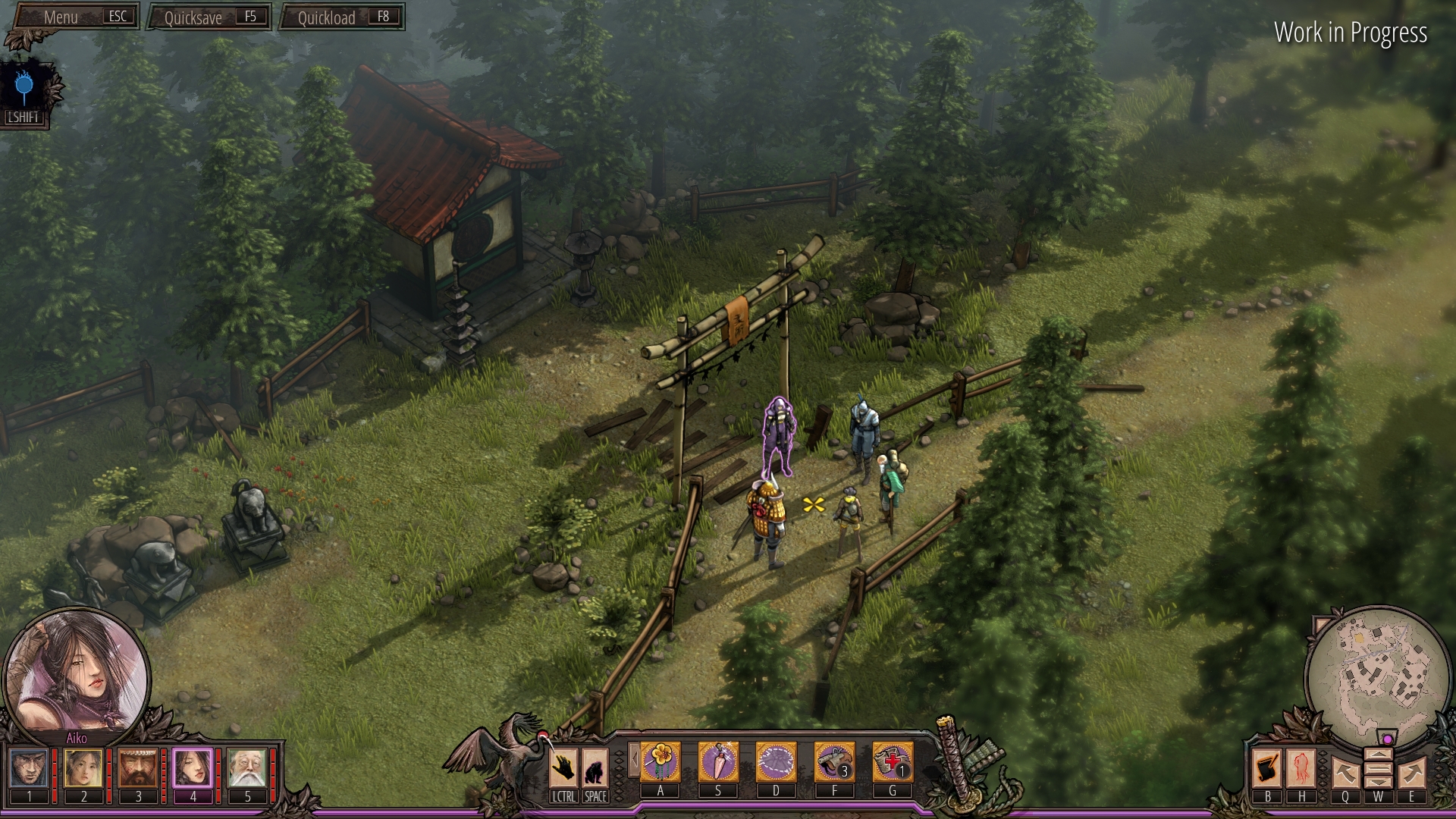Select Aiko's small portrait numbered 4
Viewport: 1456px width, 819px height.
coord(193,768)
